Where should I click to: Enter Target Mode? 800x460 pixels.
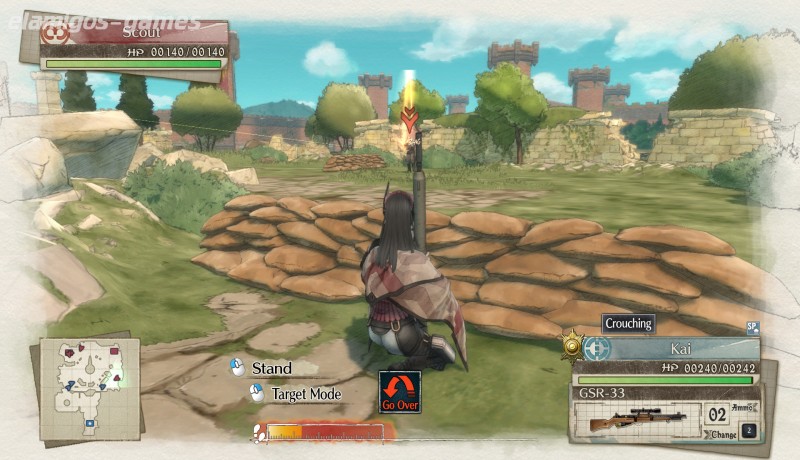pos(305,395)
